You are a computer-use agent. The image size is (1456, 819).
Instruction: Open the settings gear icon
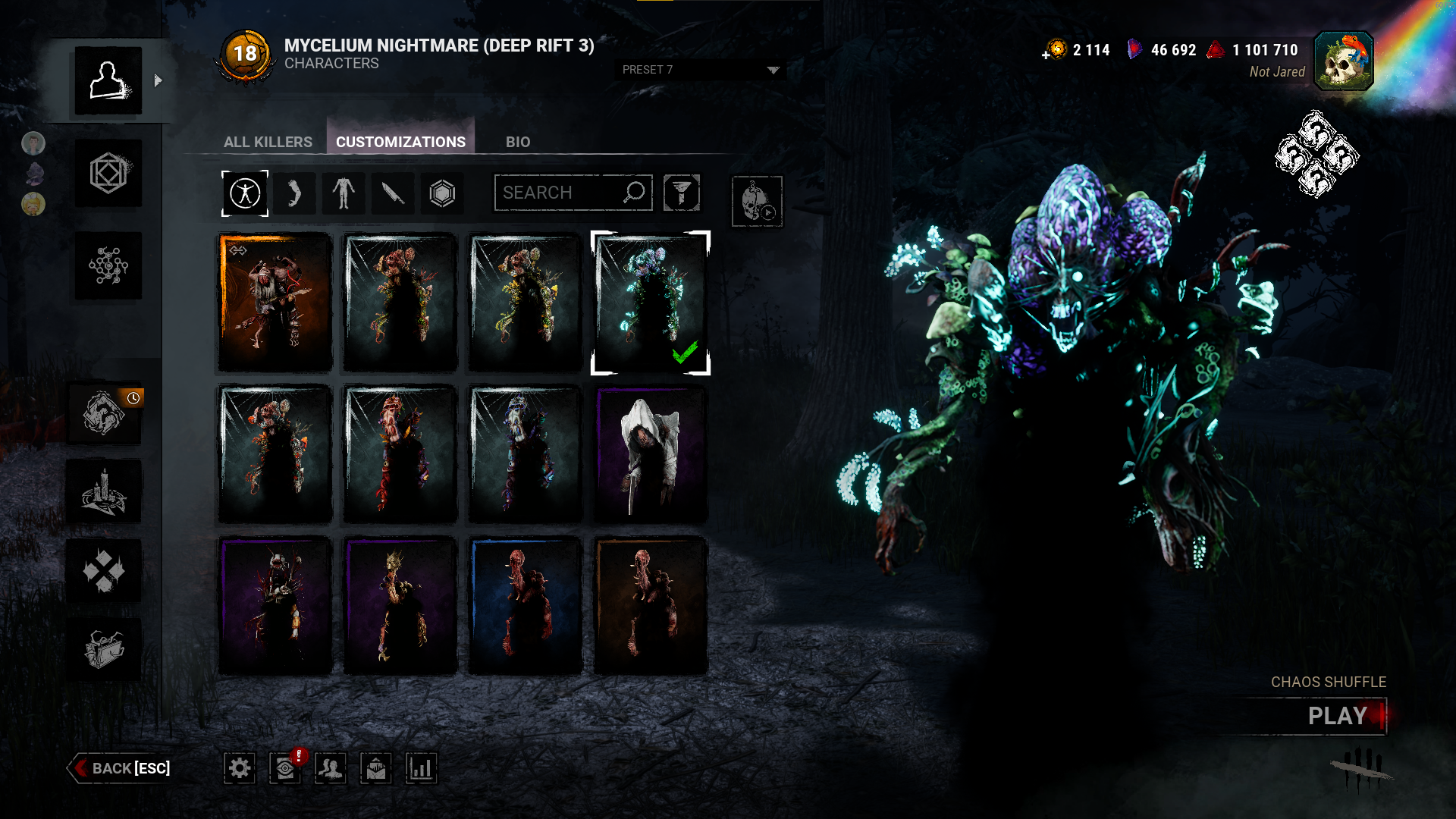[x=240, y=768]
